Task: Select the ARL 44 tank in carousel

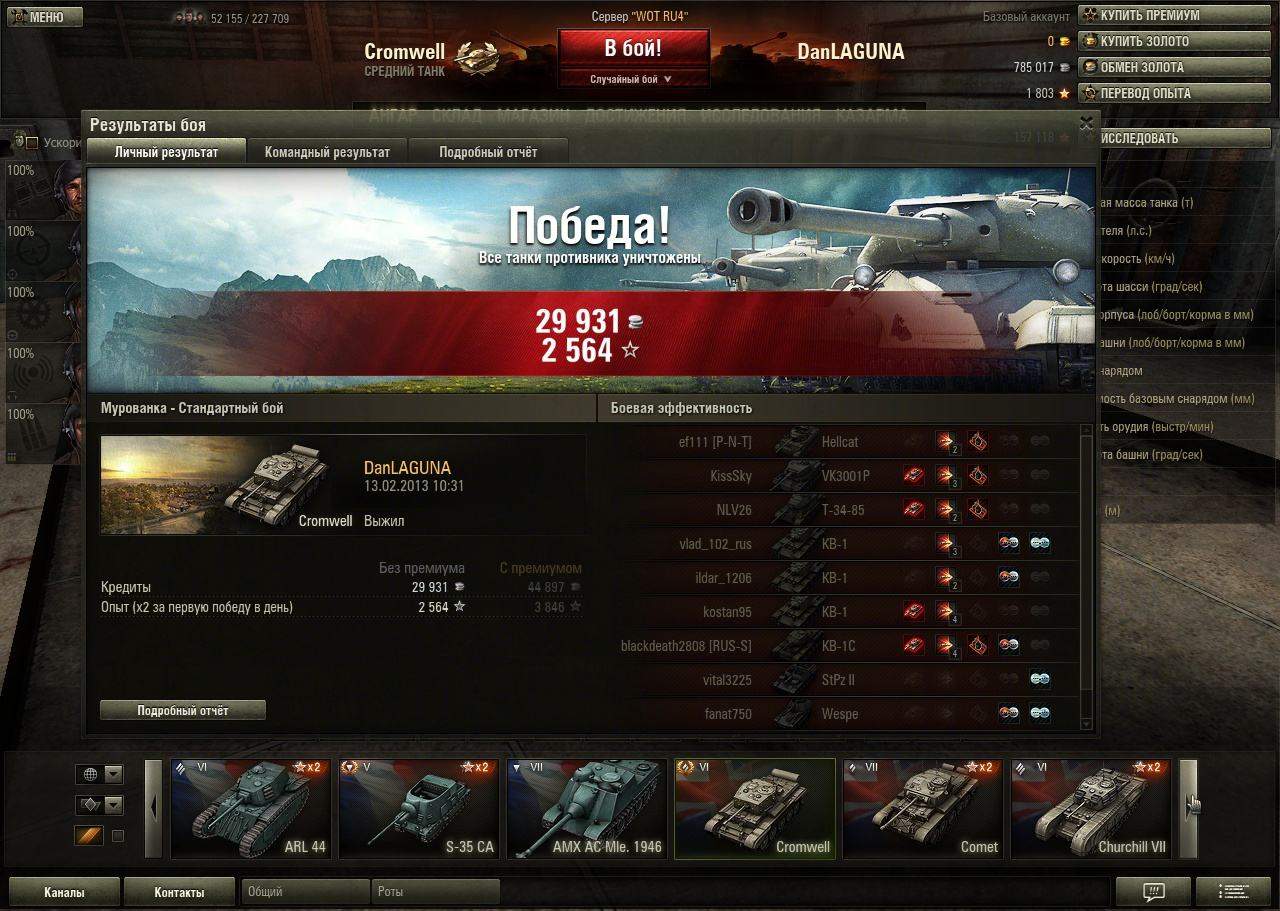Action: click(250, 808)
